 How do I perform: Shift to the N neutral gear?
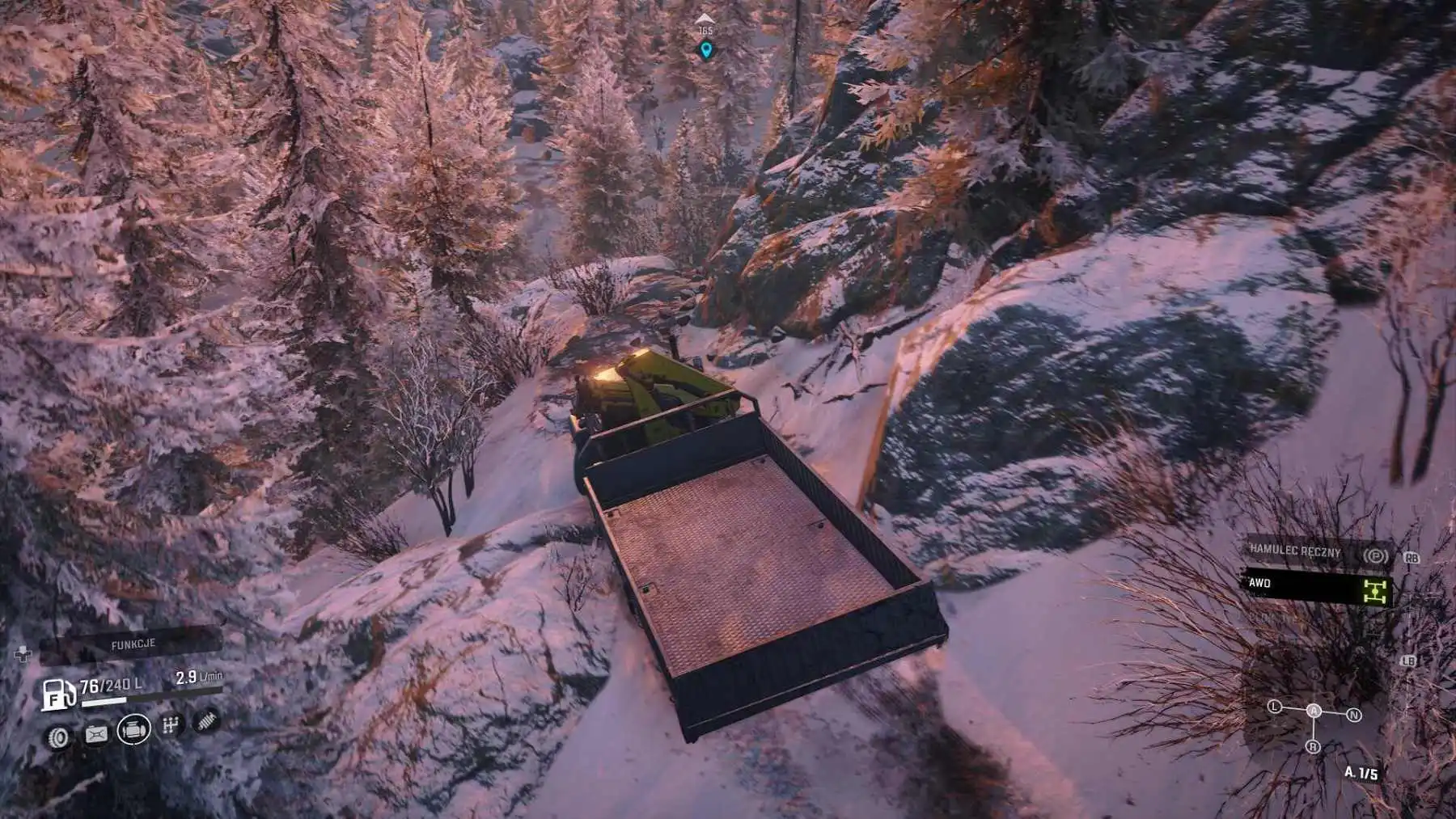pos(1354,715)
